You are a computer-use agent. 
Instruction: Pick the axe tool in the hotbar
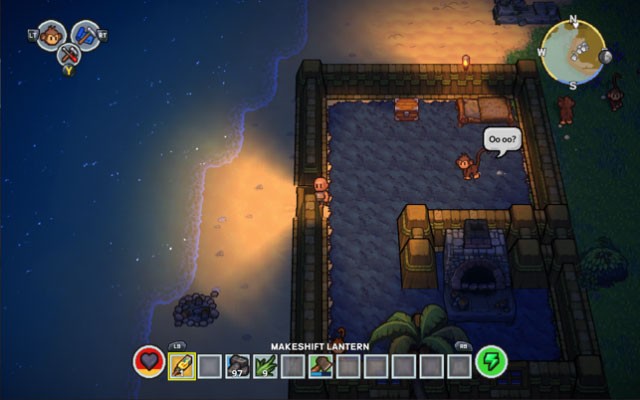[x=321, y=365]
